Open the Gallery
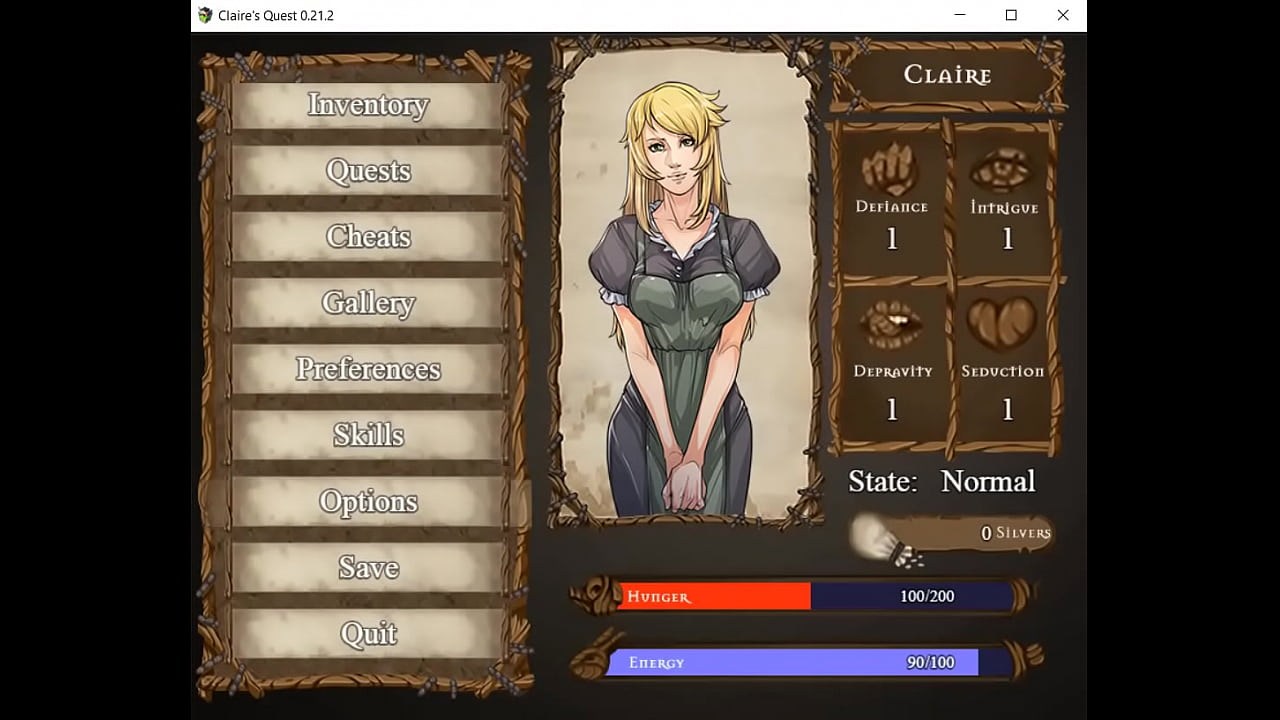This screenshot has width=1280, height=720. tap(368, 302)
